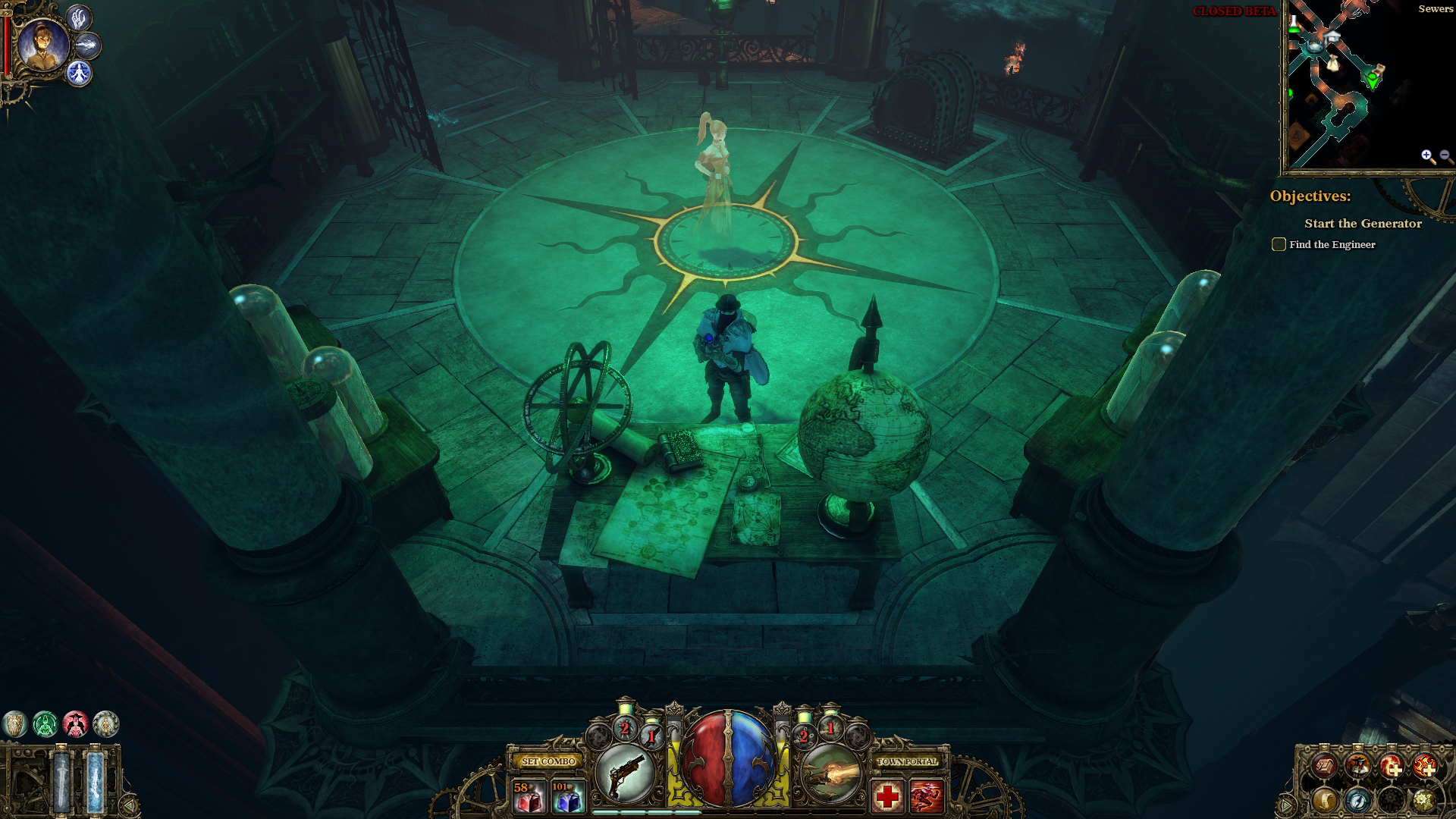
Task: Zoom in the minimap
Action: (1428, 156)
